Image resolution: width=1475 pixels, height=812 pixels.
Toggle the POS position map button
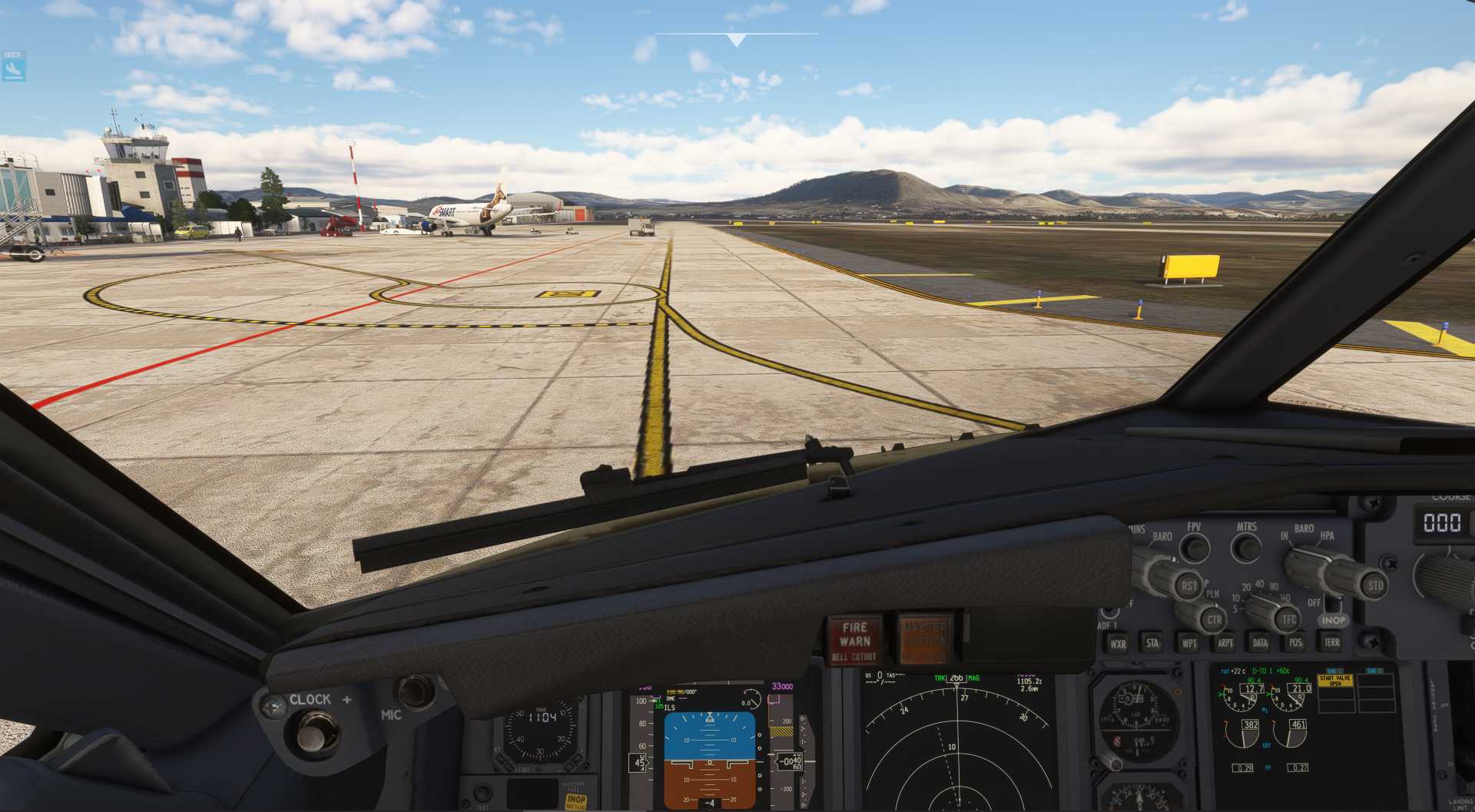(1296, 642)
